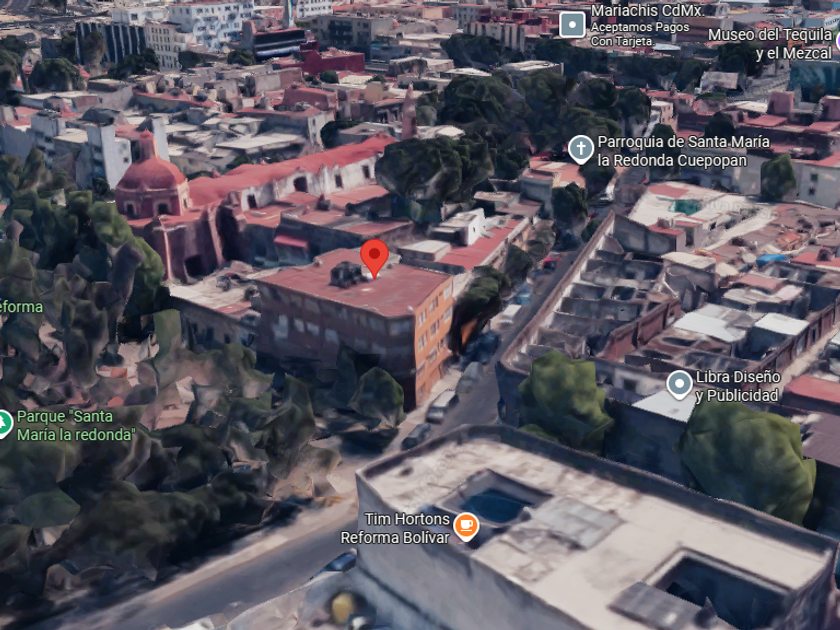840x630 pixels.
Task: Open the Tim Hortons Reforma Bolívar marker
Action: click(x=466, y=524)
